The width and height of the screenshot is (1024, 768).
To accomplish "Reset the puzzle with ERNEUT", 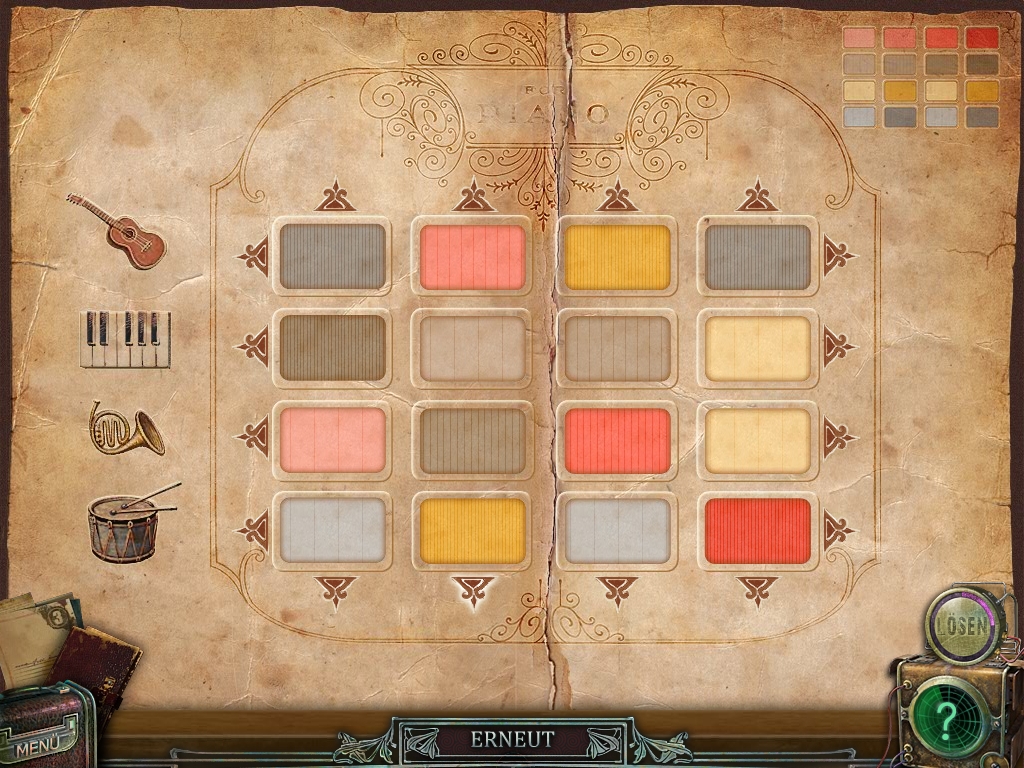I will pyautogui.click(x=512, y=741).
